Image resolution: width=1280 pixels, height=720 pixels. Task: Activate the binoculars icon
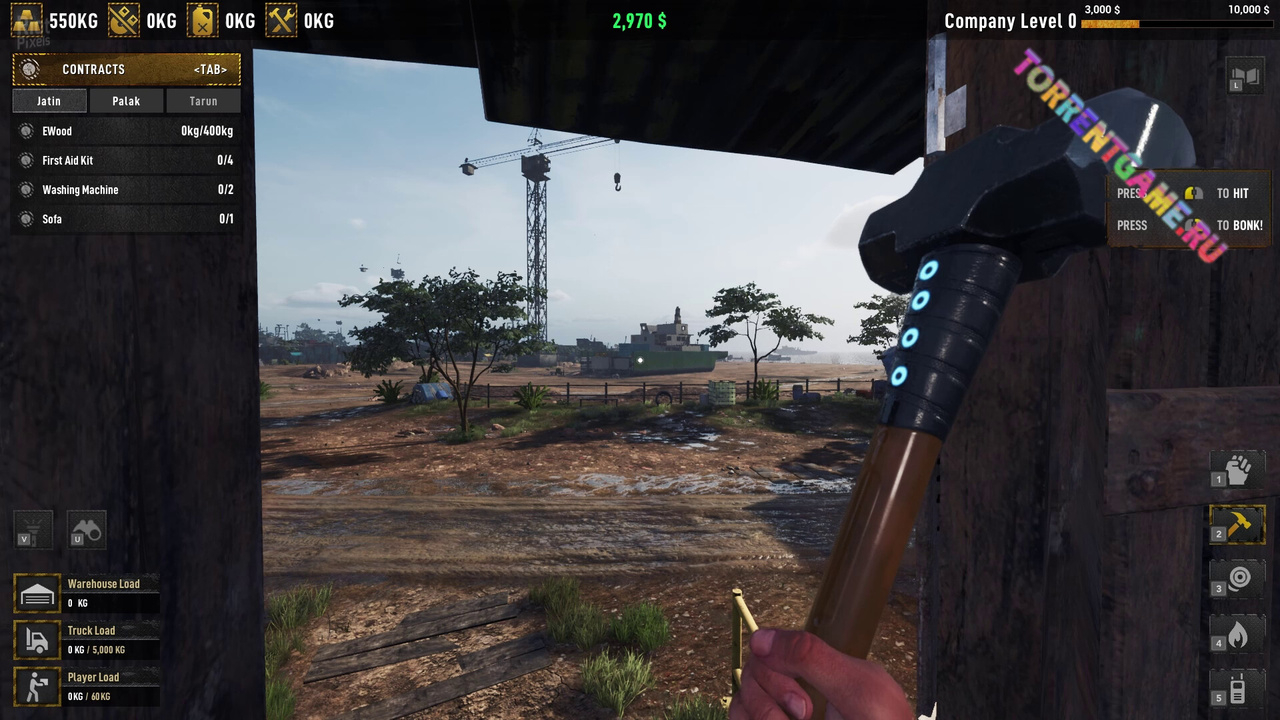[x=86, y=529]
